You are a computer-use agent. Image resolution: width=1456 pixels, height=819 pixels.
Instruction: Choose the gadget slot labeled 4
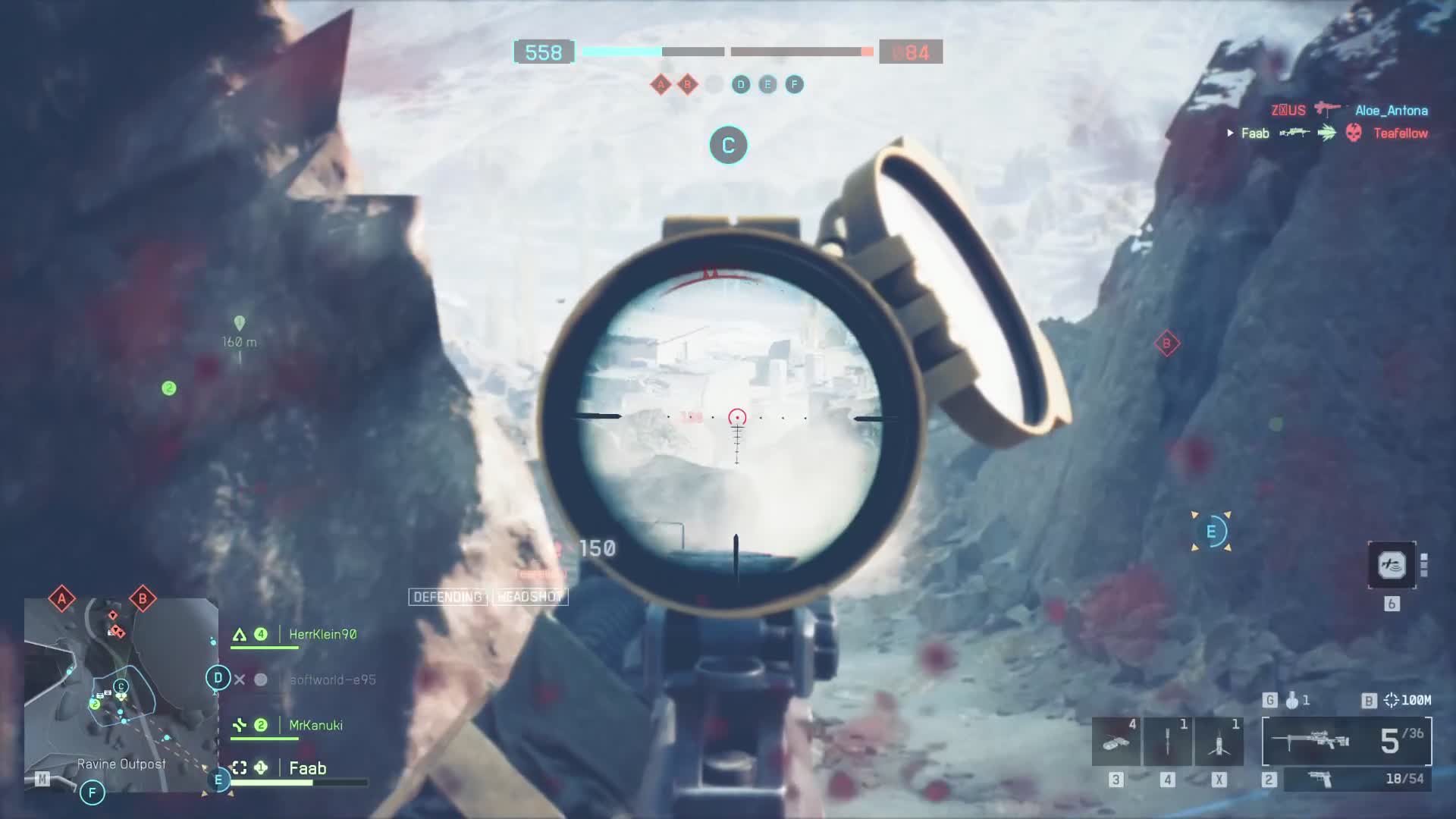[1167, 742]
